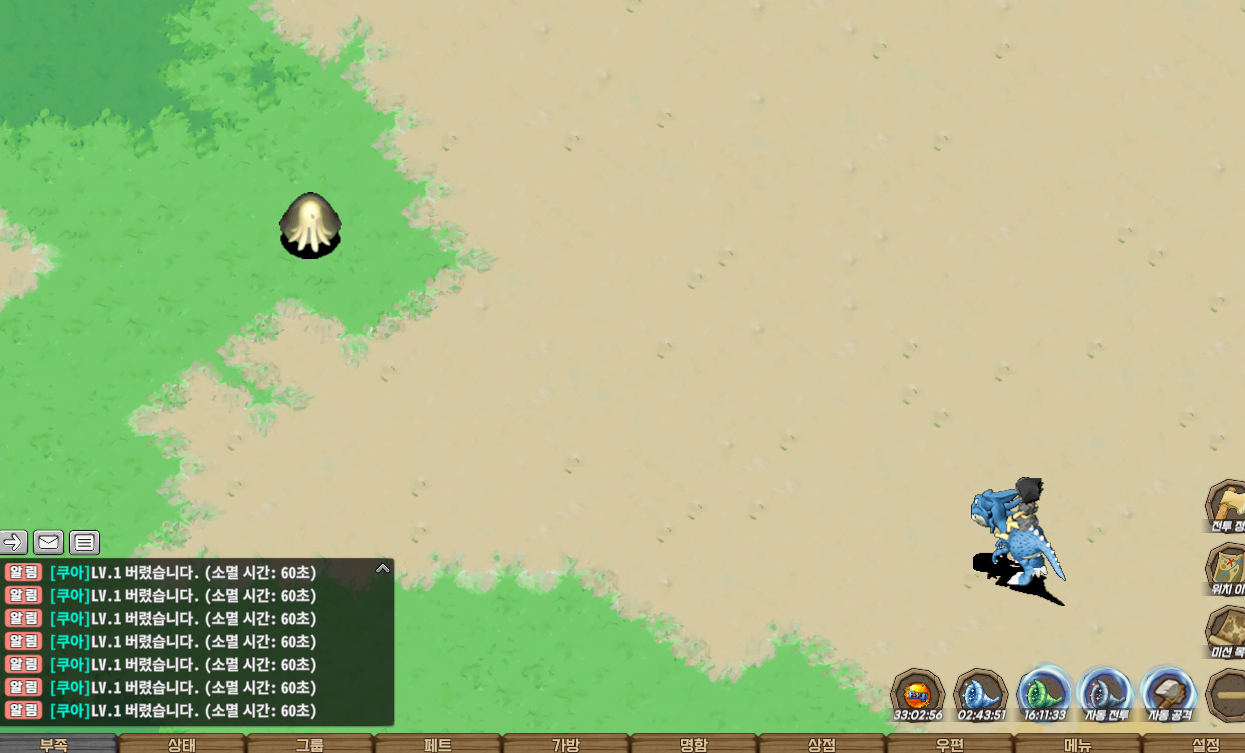
Task: Open the 전투 scroll-and-hammer icon on the right
Action: point(1226,505)
